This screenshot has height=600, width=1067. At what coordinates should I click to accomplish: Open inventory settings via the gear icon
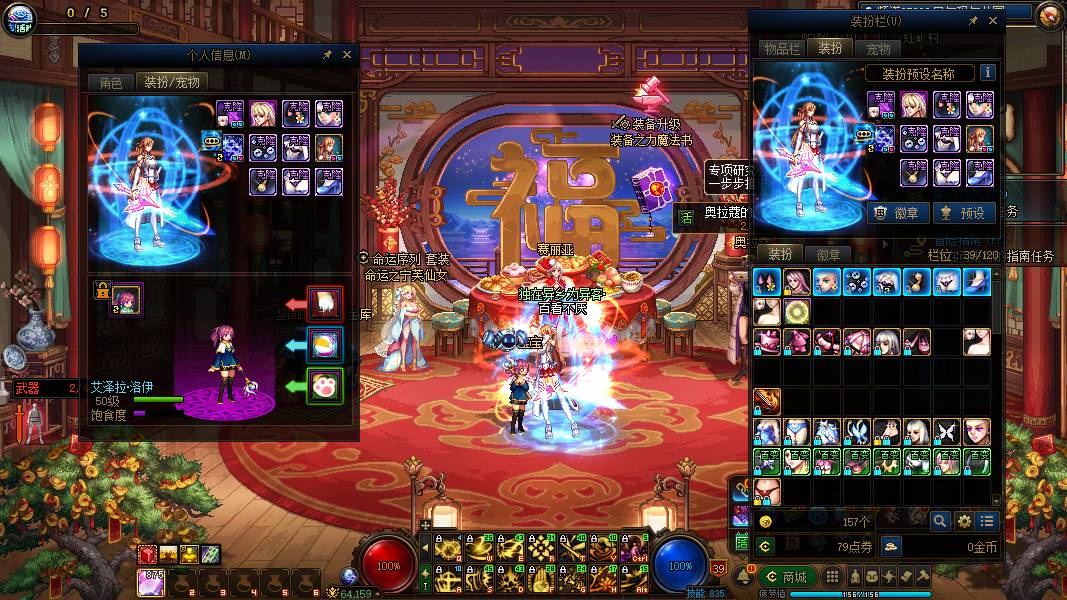click(964, 521)
